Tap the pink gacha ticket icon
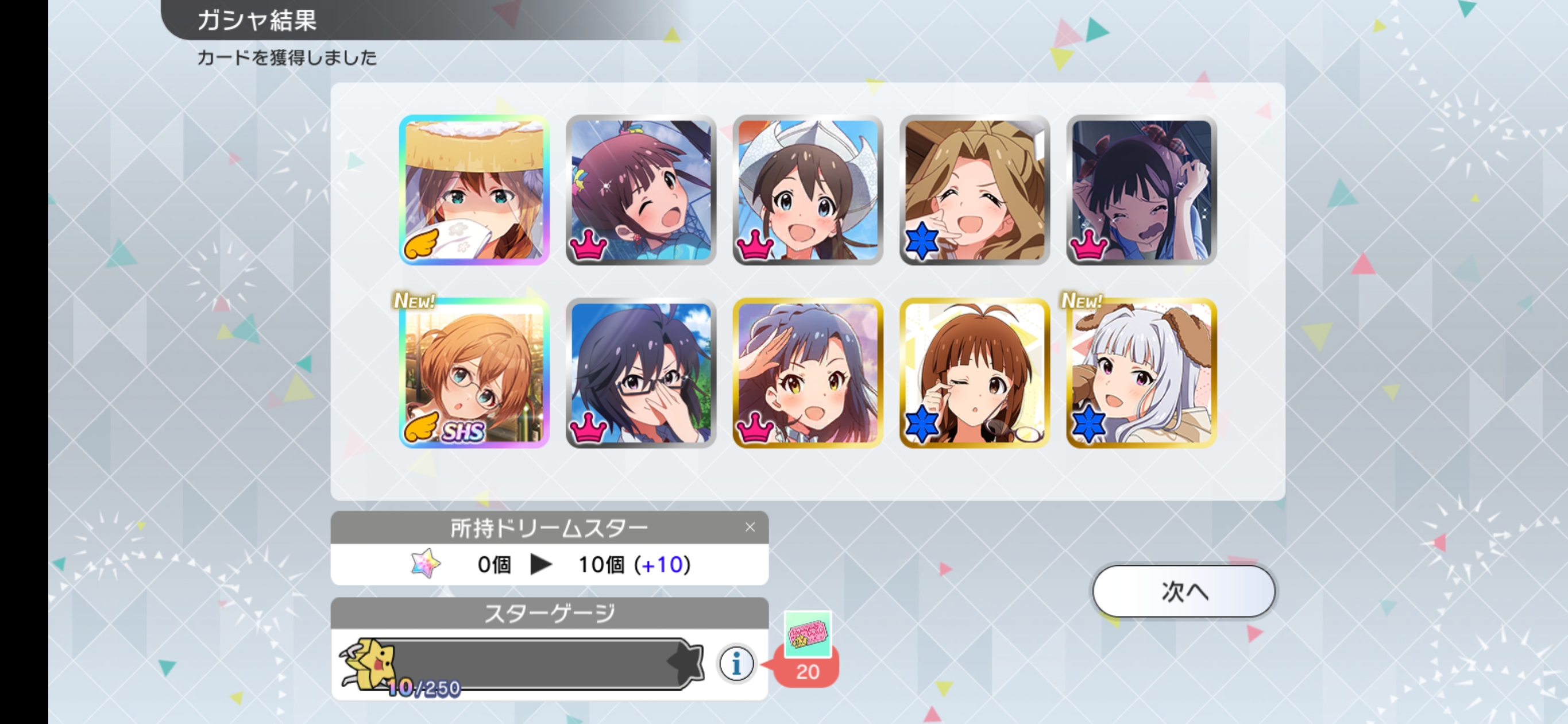The width and height of the screenshot is (1568, 724). (x=807, y=636)
